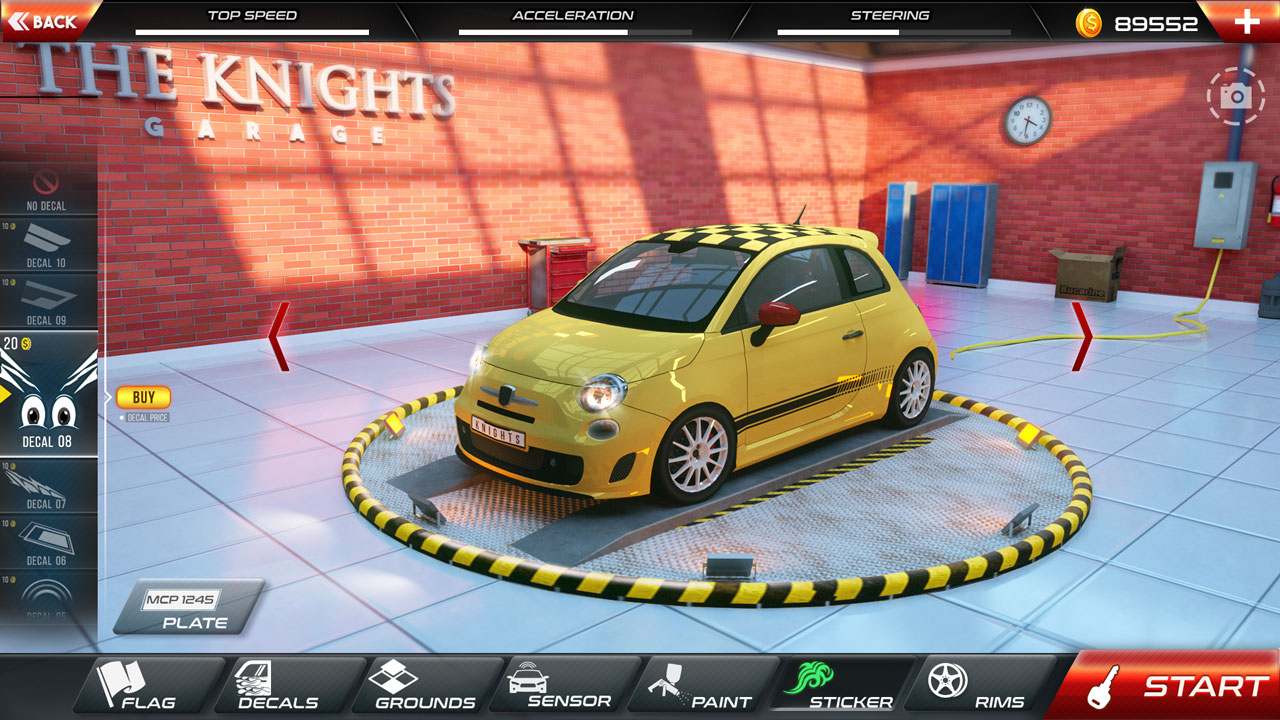
Task: Select the Decal 08 angry eyes design
Action: 48,395
